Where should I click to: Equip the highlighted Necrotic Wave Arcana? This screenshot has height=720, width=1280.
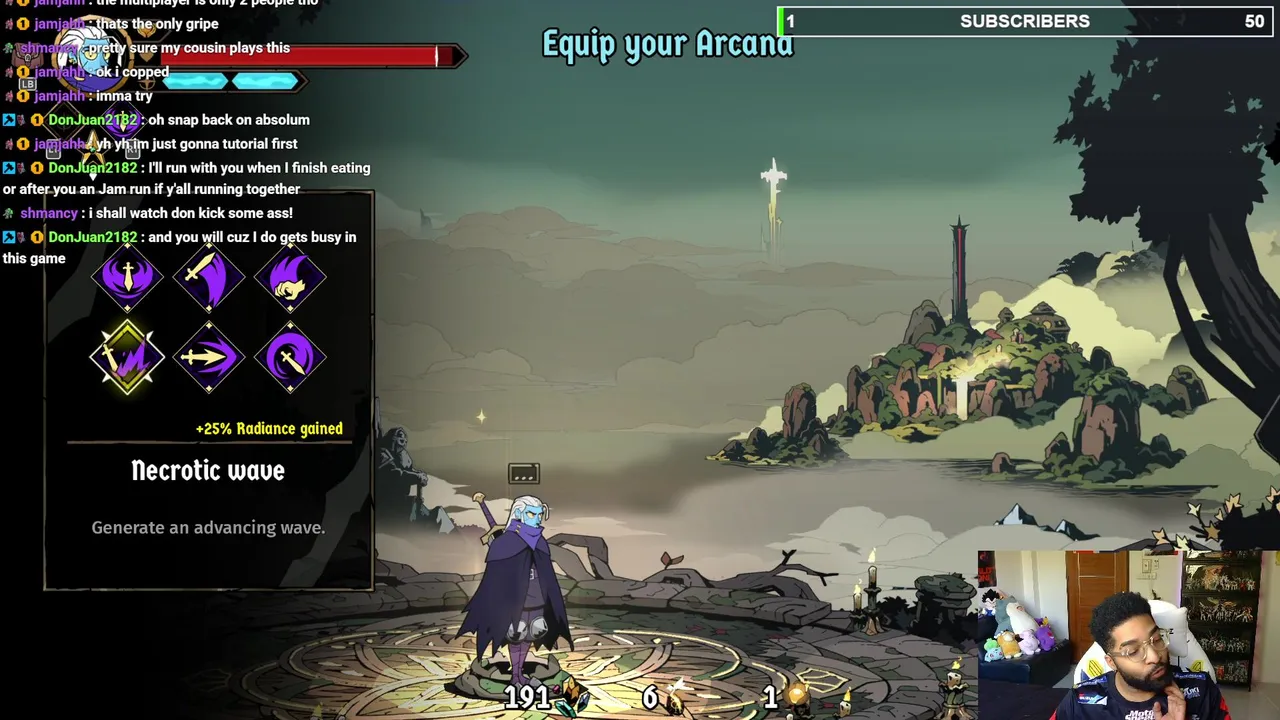(127, 357)
